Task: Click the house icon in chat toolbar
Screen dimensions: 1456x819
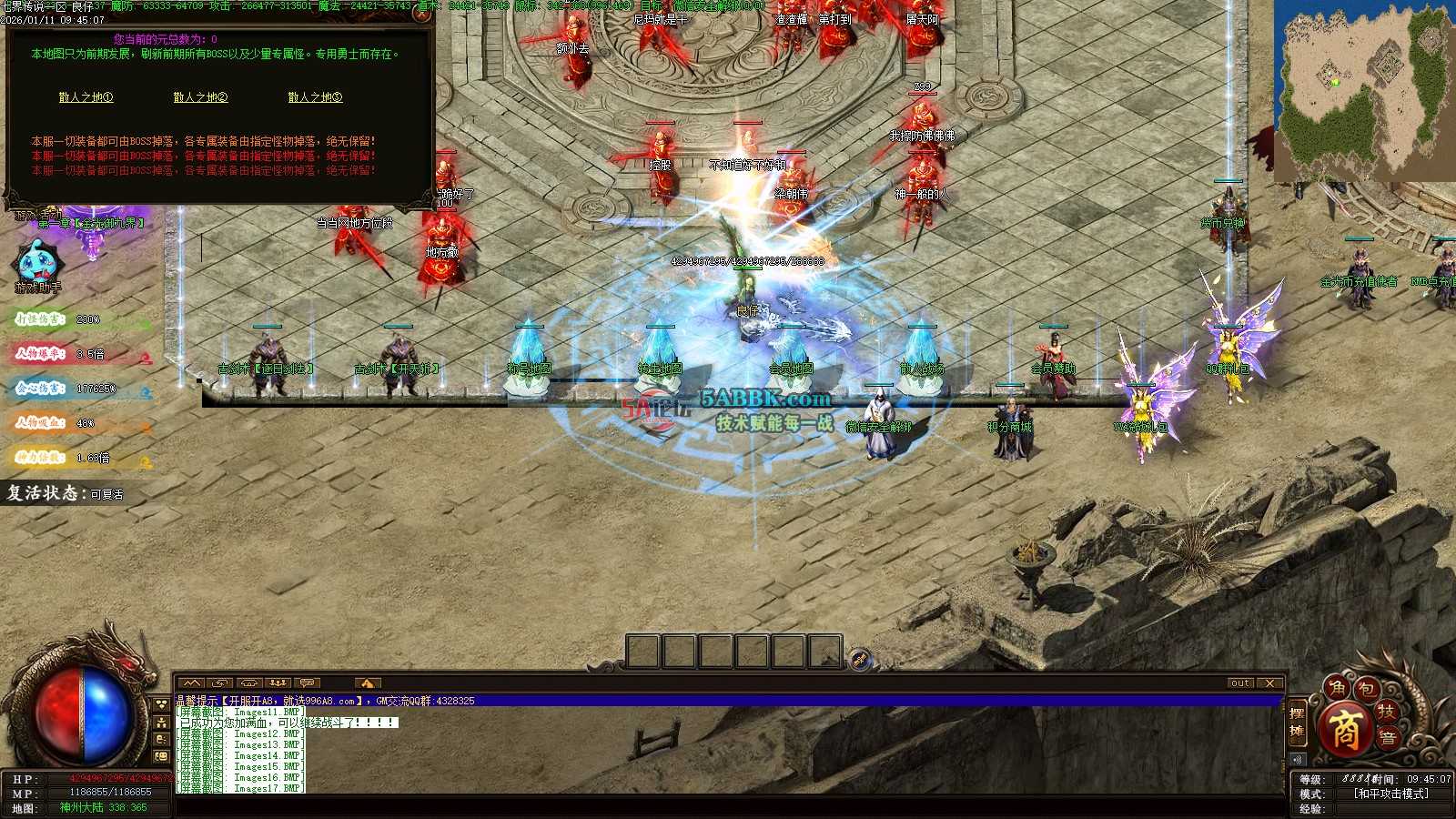Action: 367,683
